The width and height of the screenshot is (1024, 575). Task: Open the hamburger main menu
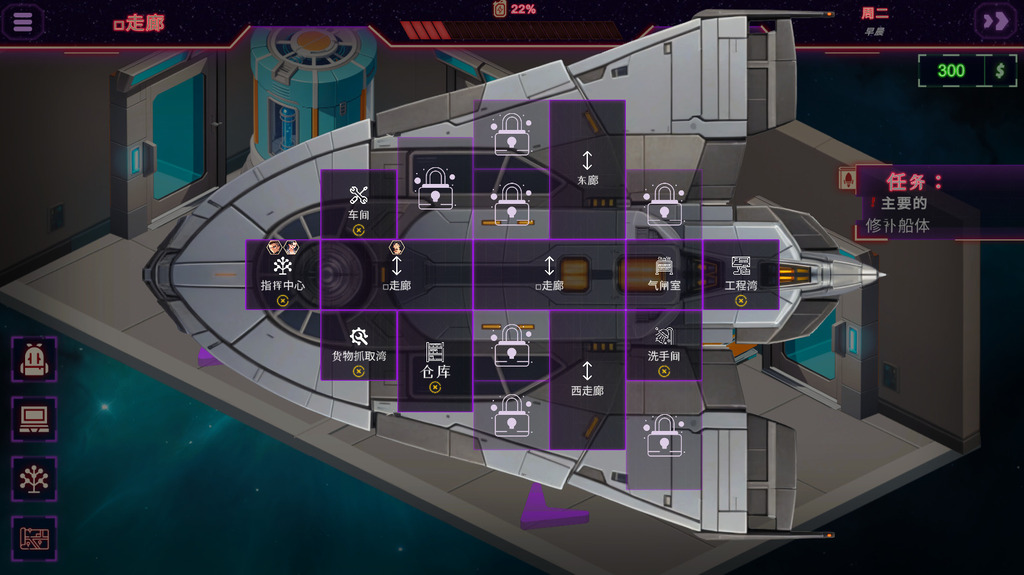pyautogui.click(x=22, y=21)
